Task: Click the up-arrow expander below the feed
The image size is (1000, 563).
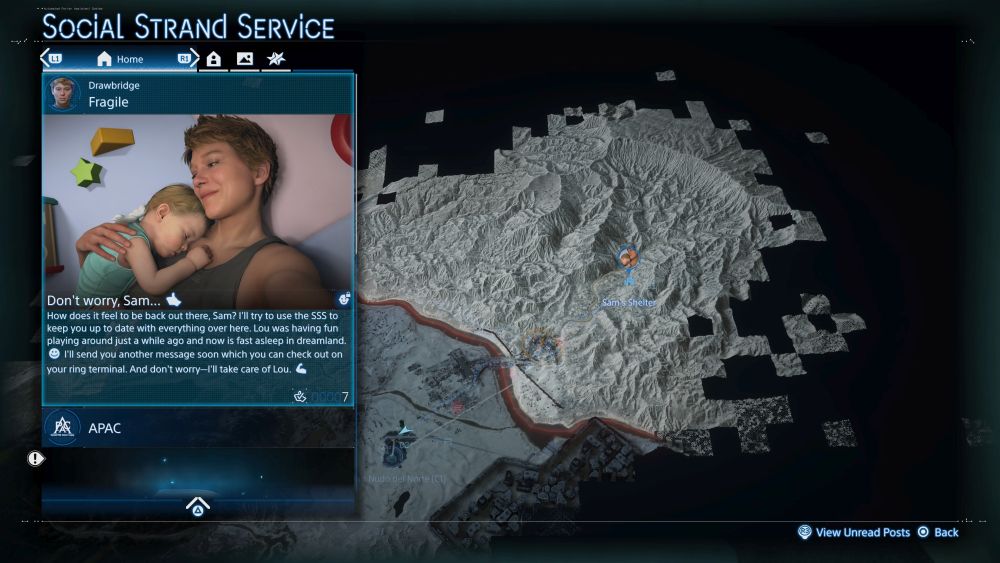Action: 197,505
